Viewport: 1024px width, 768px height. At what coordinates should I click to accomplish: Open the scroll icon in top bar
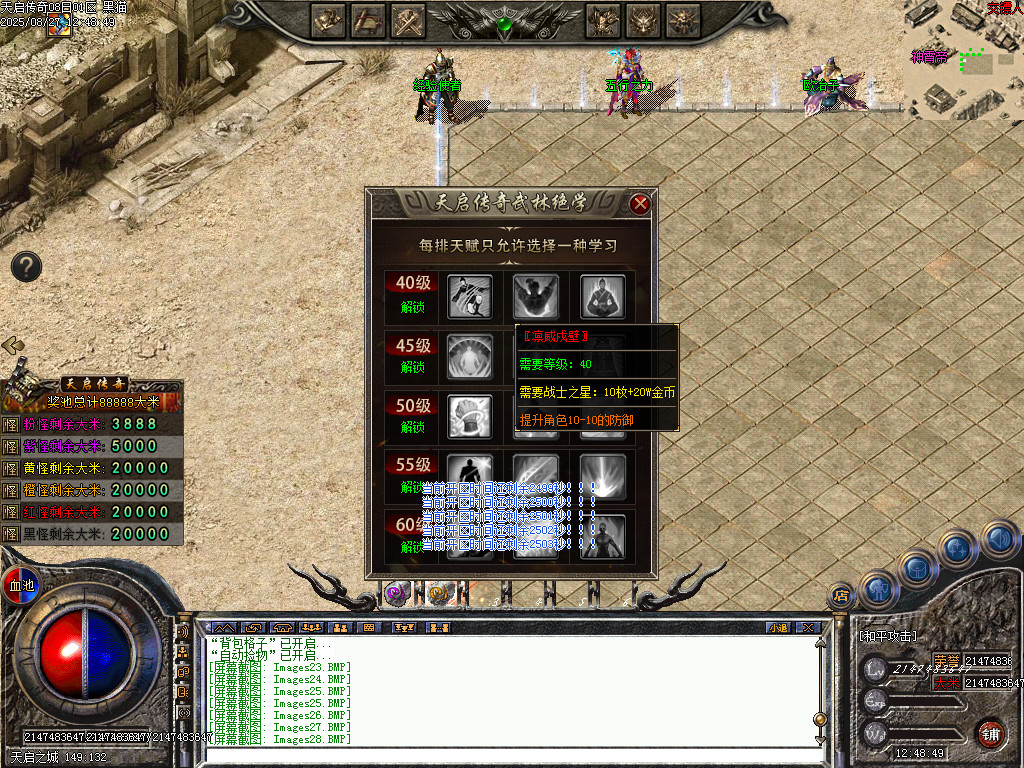[369, 20]
